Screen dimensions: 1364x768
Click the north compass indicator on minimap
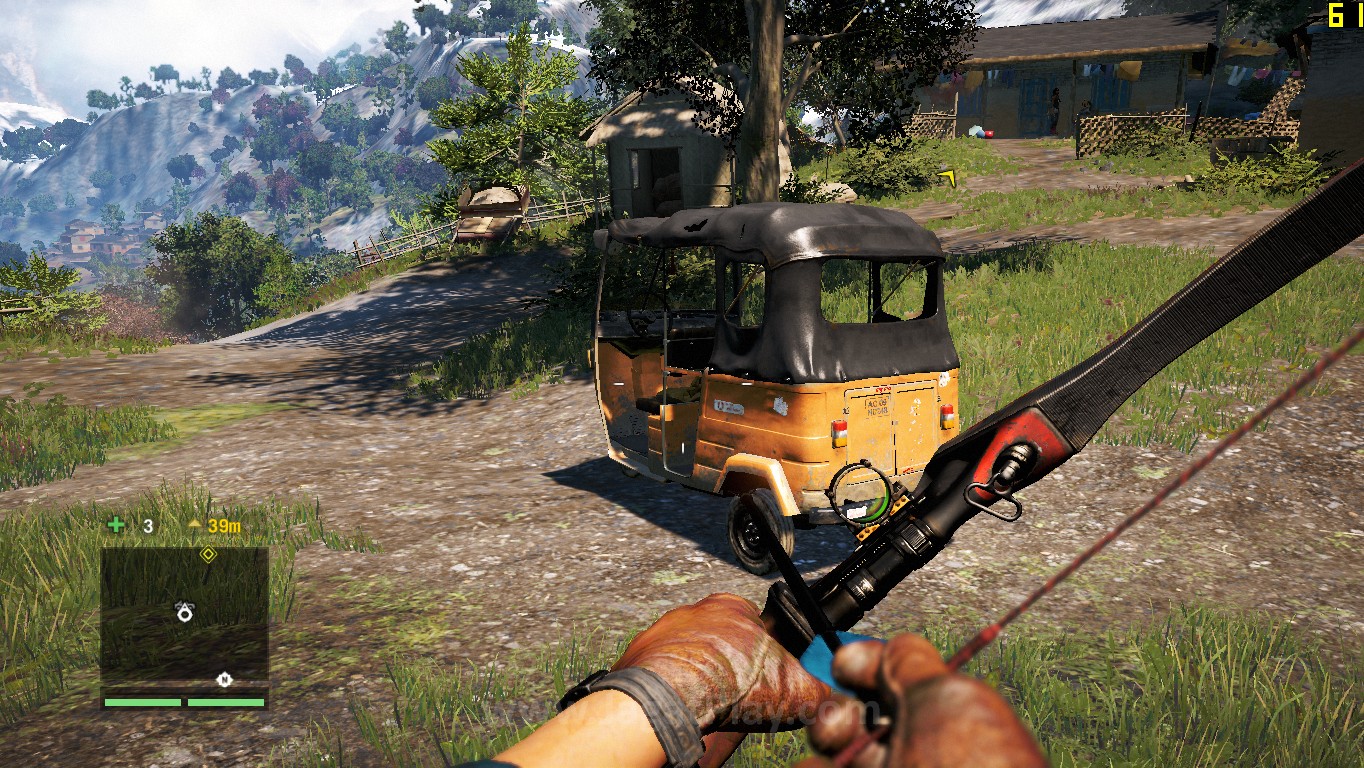(x=224, y=680)
